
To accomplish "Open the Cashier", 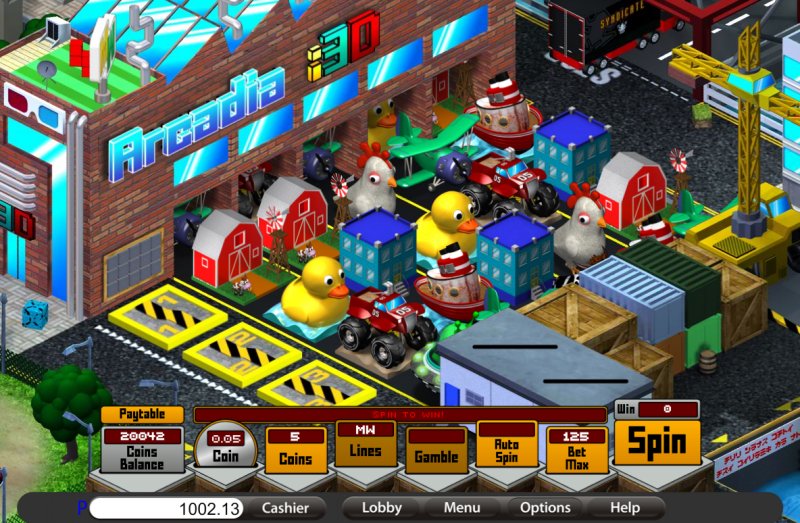I will coord(285,508).
